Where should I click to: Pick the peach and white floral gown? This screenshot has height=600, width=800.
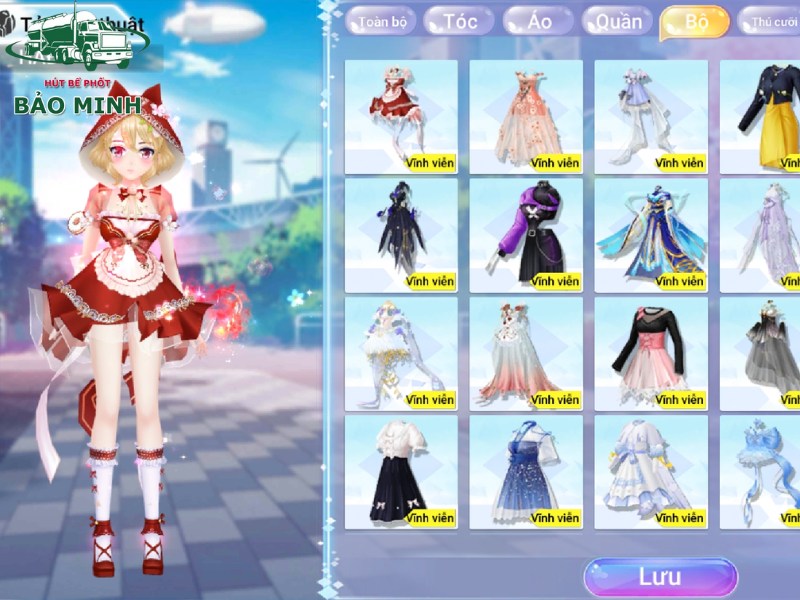[x=526, y=115]
